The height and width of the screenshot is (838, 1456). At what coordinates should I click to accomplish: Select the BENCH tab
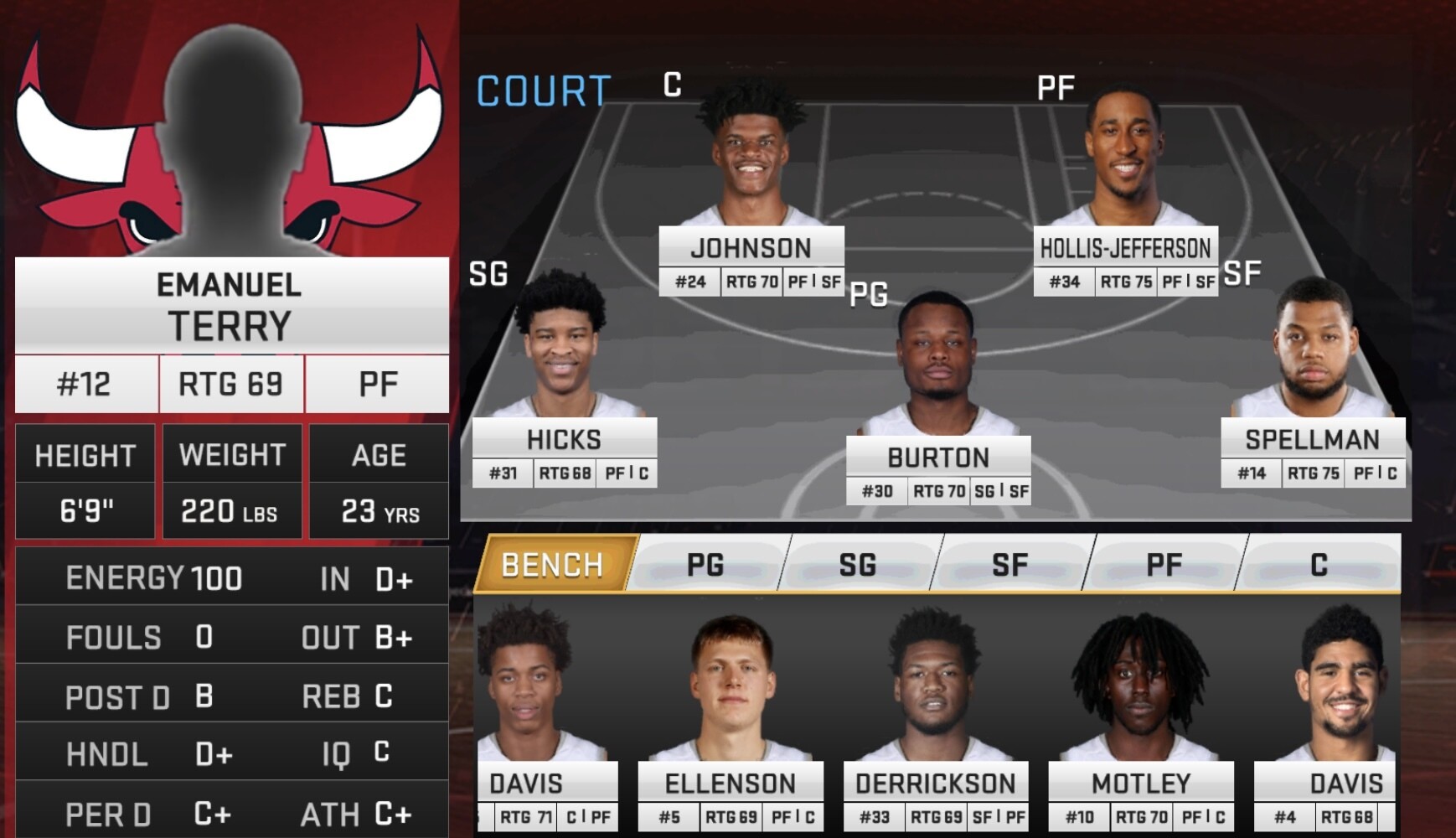tap(553, 565)
